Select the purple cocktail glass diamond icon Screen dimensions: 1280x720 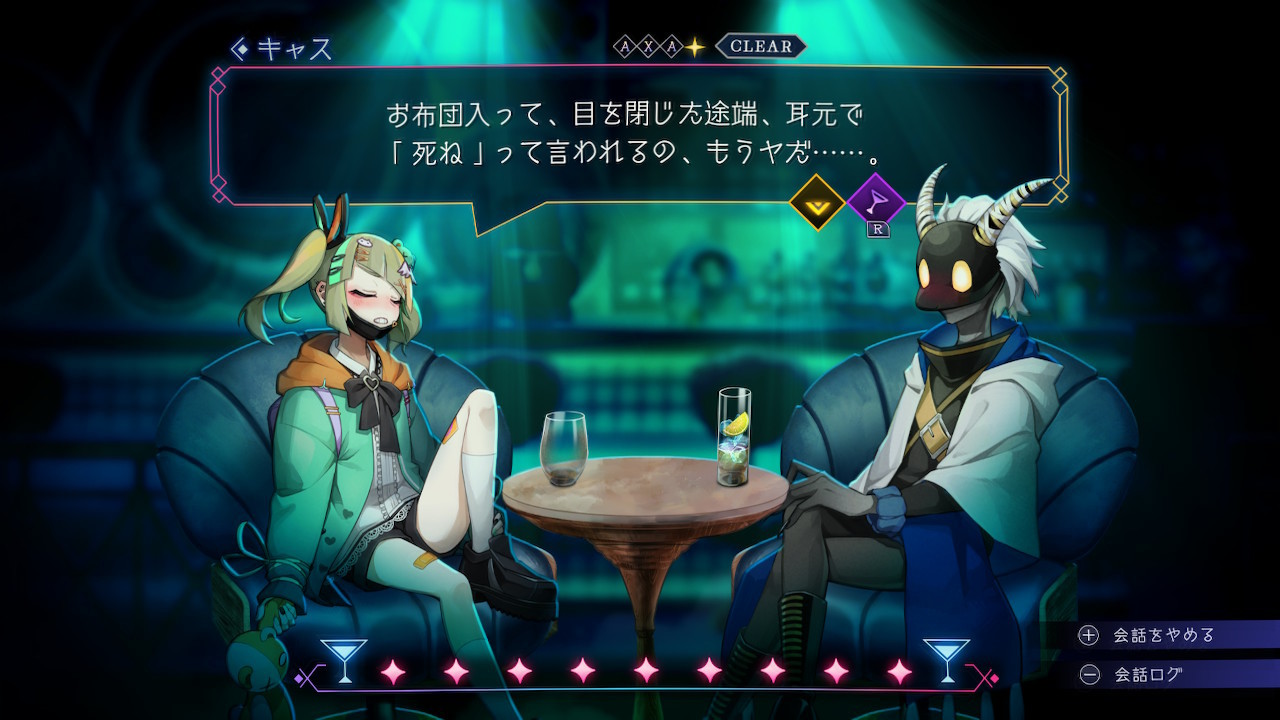(875, 201)
